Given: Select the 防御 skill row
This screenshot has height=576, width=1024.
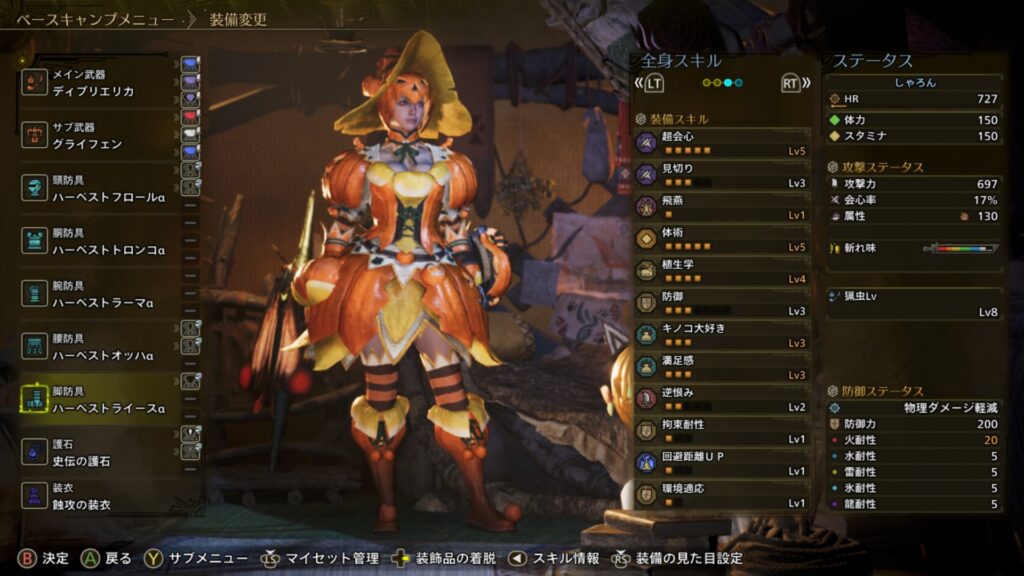Looking at the screenshot, I should pyautogui.click(x=722, y=303).
